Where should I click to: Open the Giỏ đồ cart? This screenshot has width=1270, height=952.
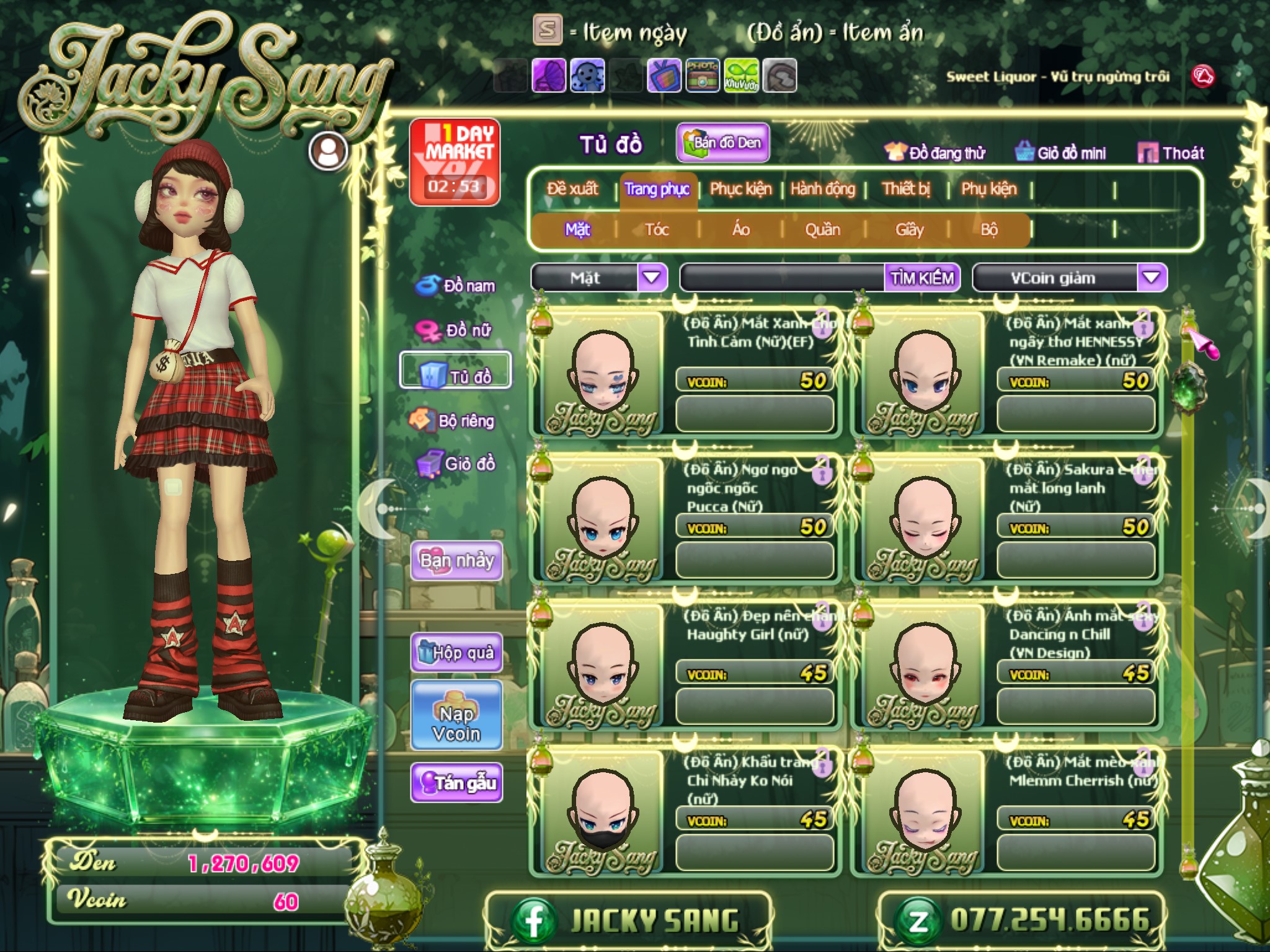pyautogui.click(x=456, y=464)
